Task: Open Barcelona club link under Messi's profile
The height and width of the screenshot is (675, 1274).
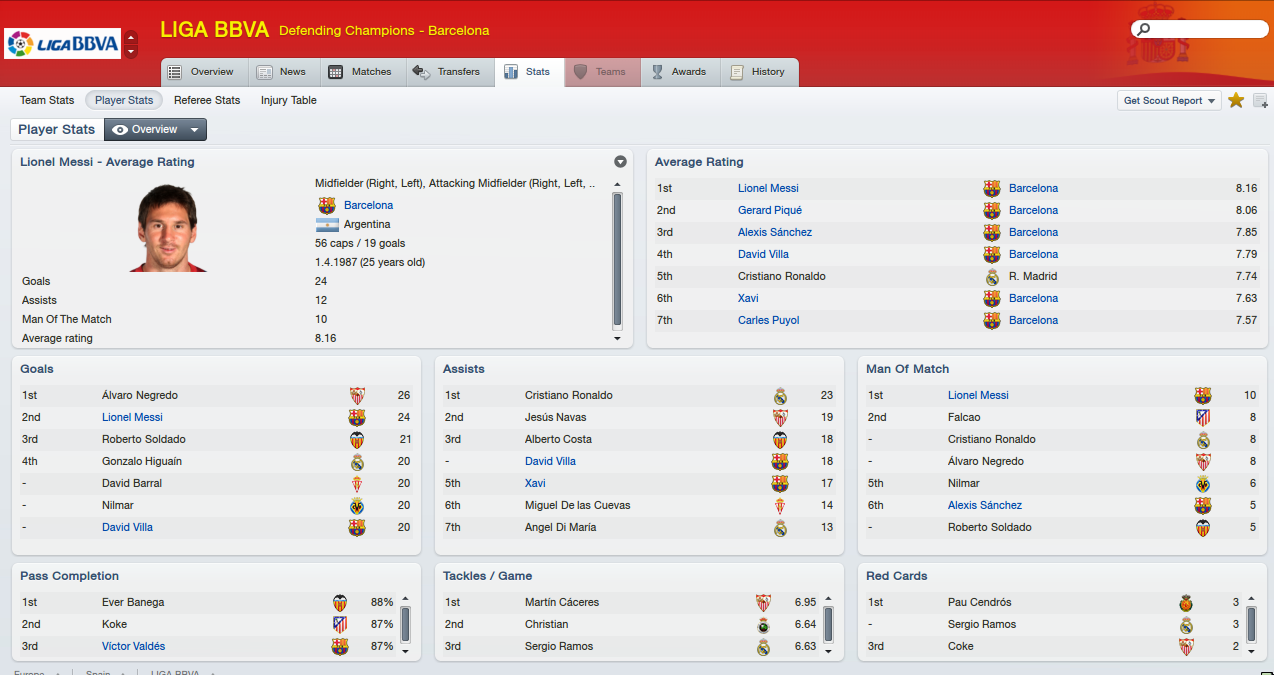Action: [x=368, y=205]
